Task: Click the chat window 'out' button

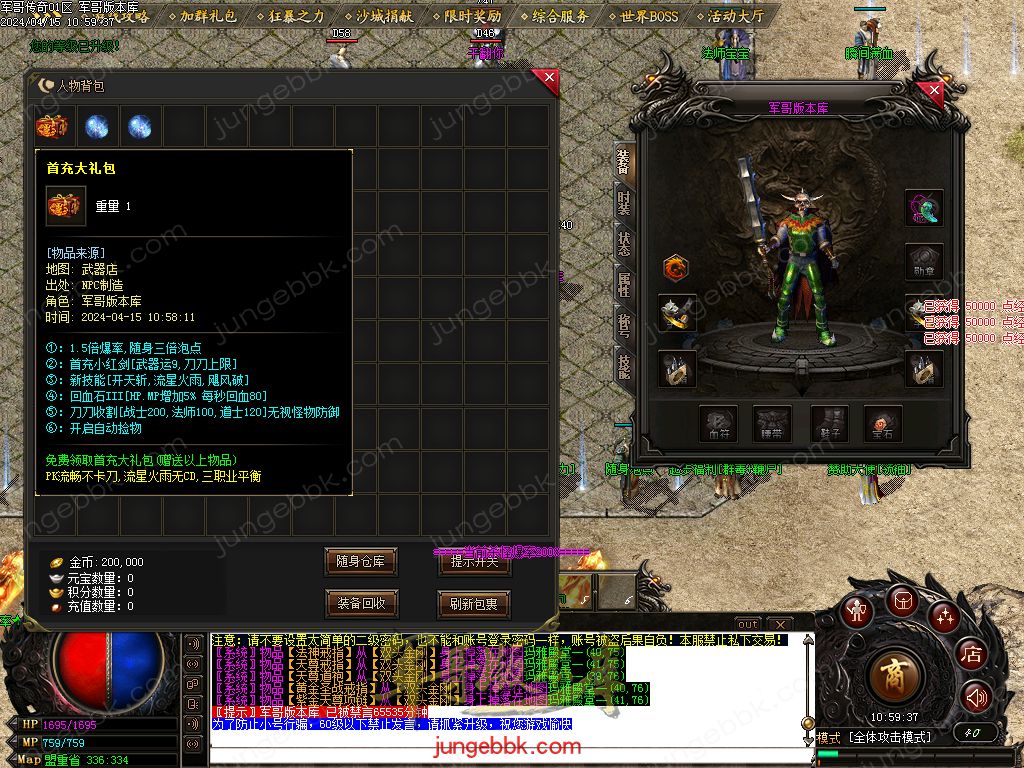Action: coord(748,625)
